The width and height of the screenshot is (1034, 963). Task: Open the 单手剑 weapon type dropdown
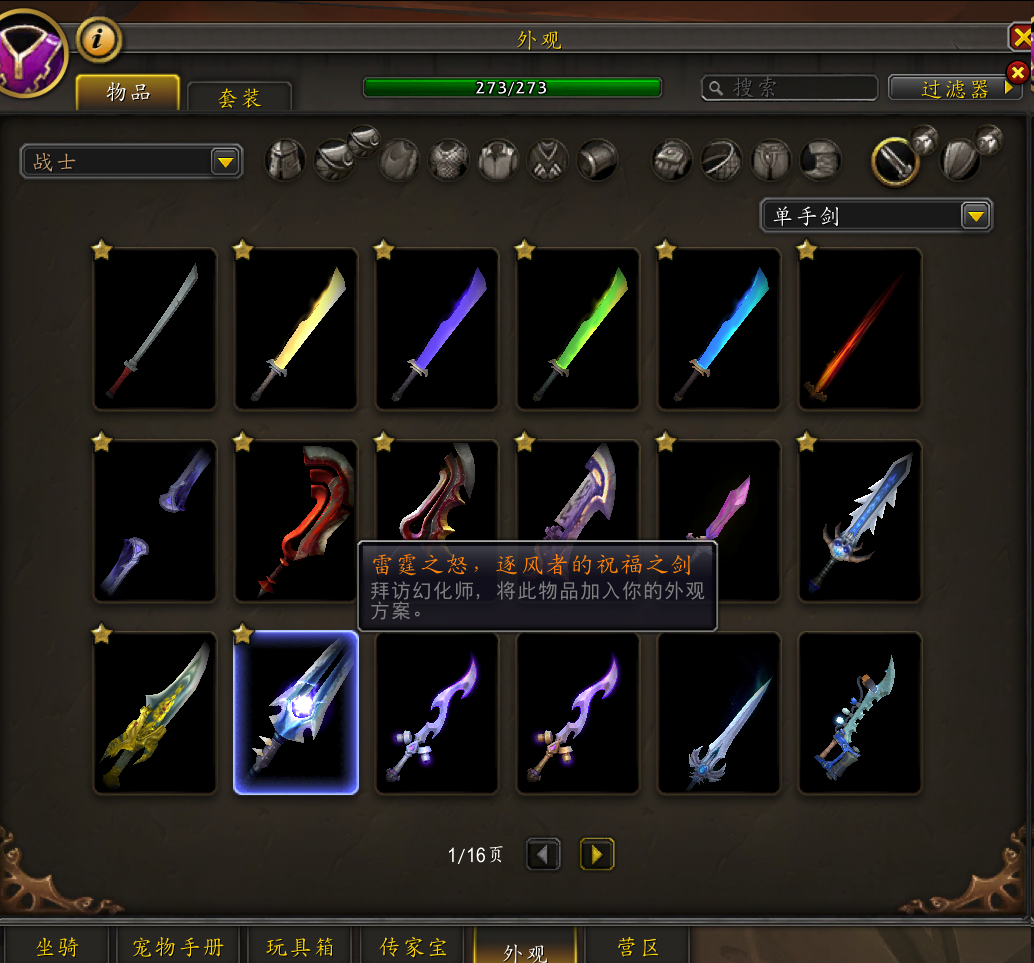tap(876, 215)
